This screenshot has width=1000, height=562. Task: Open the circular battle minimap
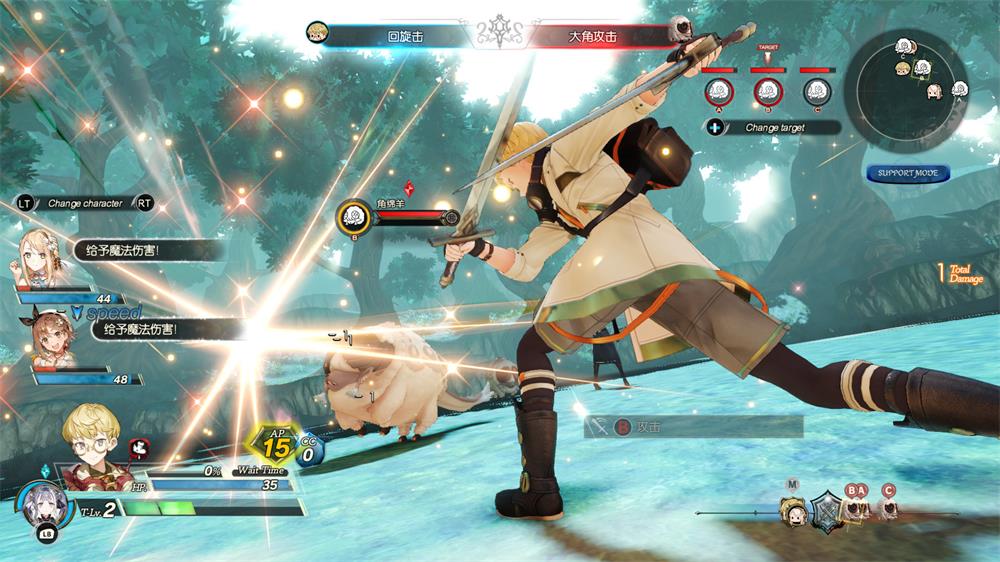(x=905, y=88)
